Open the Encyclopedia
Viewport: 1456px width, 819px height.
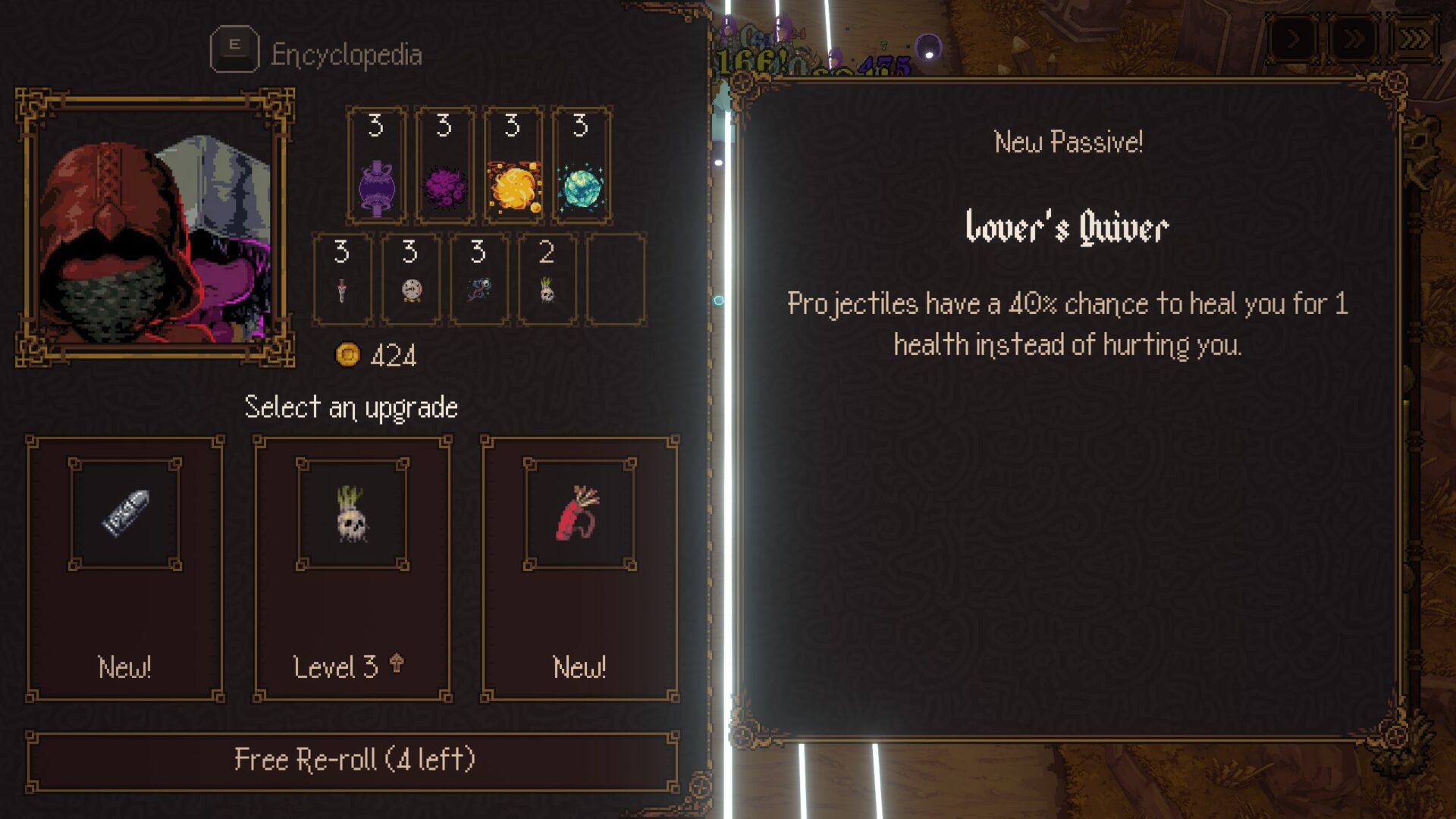[x=317, y=53]
